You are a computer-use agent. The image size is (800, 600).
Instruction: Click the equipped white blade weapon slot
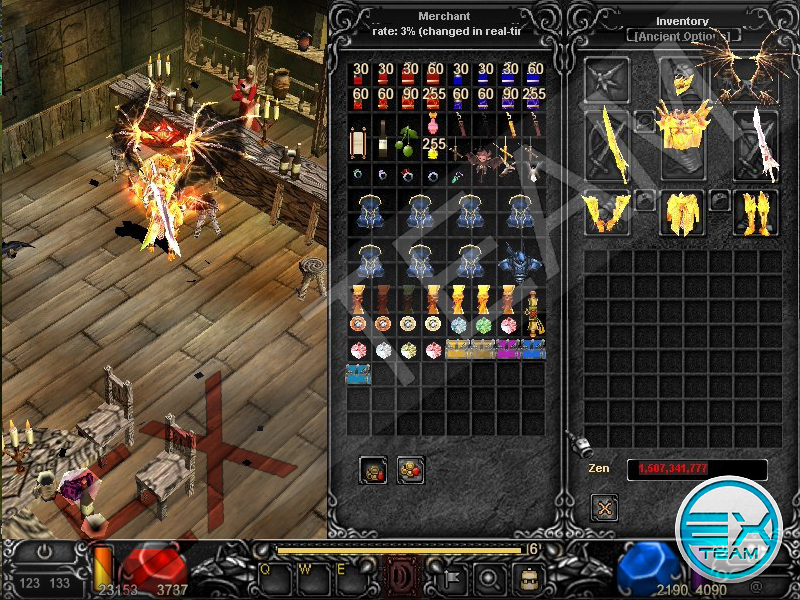click(755, 147)
